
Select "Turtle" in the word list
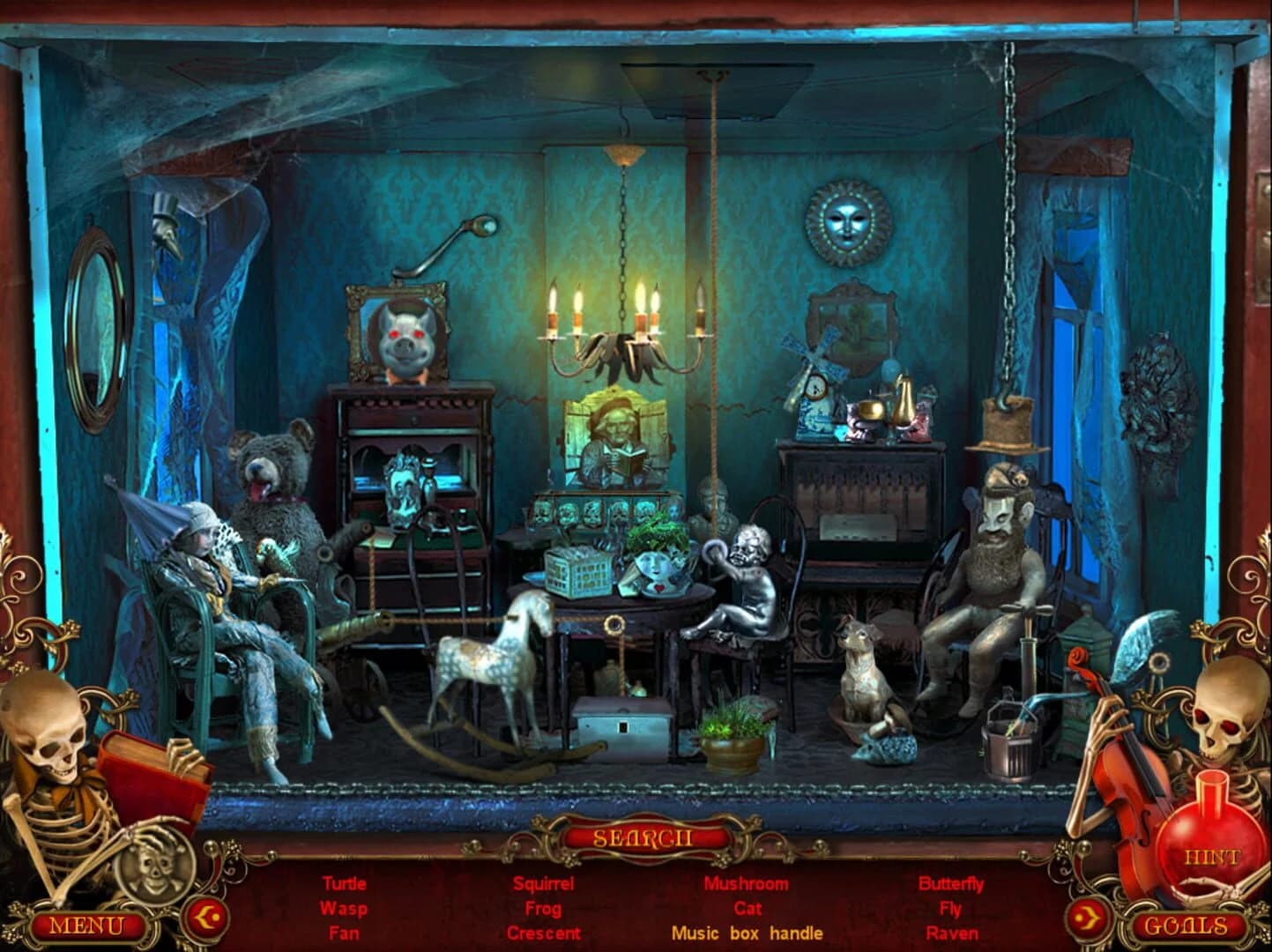pyautogui.click(x=344, y=883)
